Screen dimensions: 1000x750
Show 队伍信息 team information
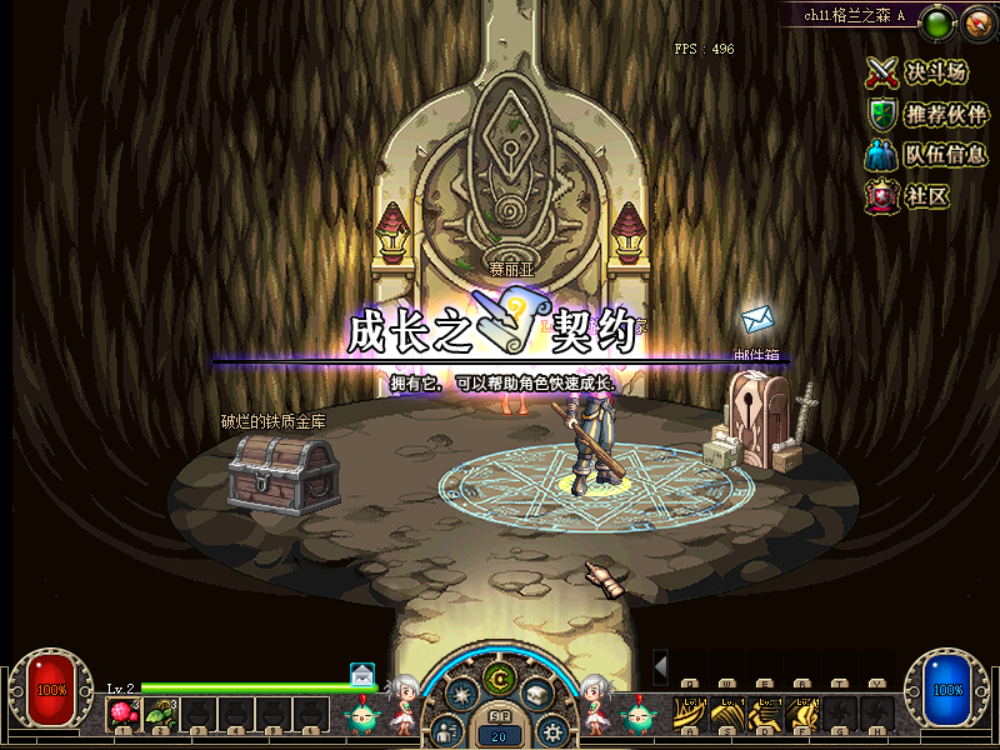point(927,155)
